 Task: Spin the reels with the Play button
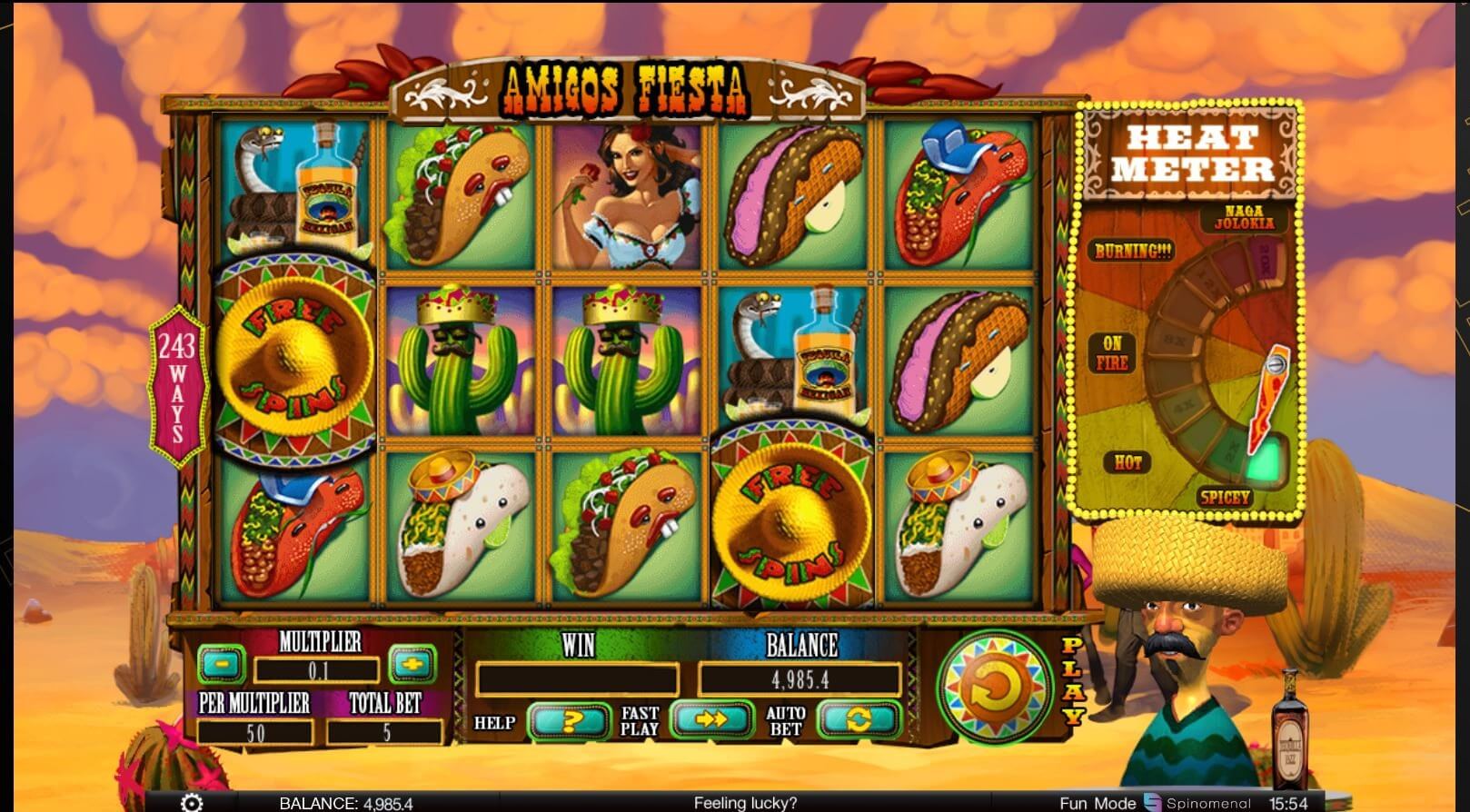click(x=995, y=688)
